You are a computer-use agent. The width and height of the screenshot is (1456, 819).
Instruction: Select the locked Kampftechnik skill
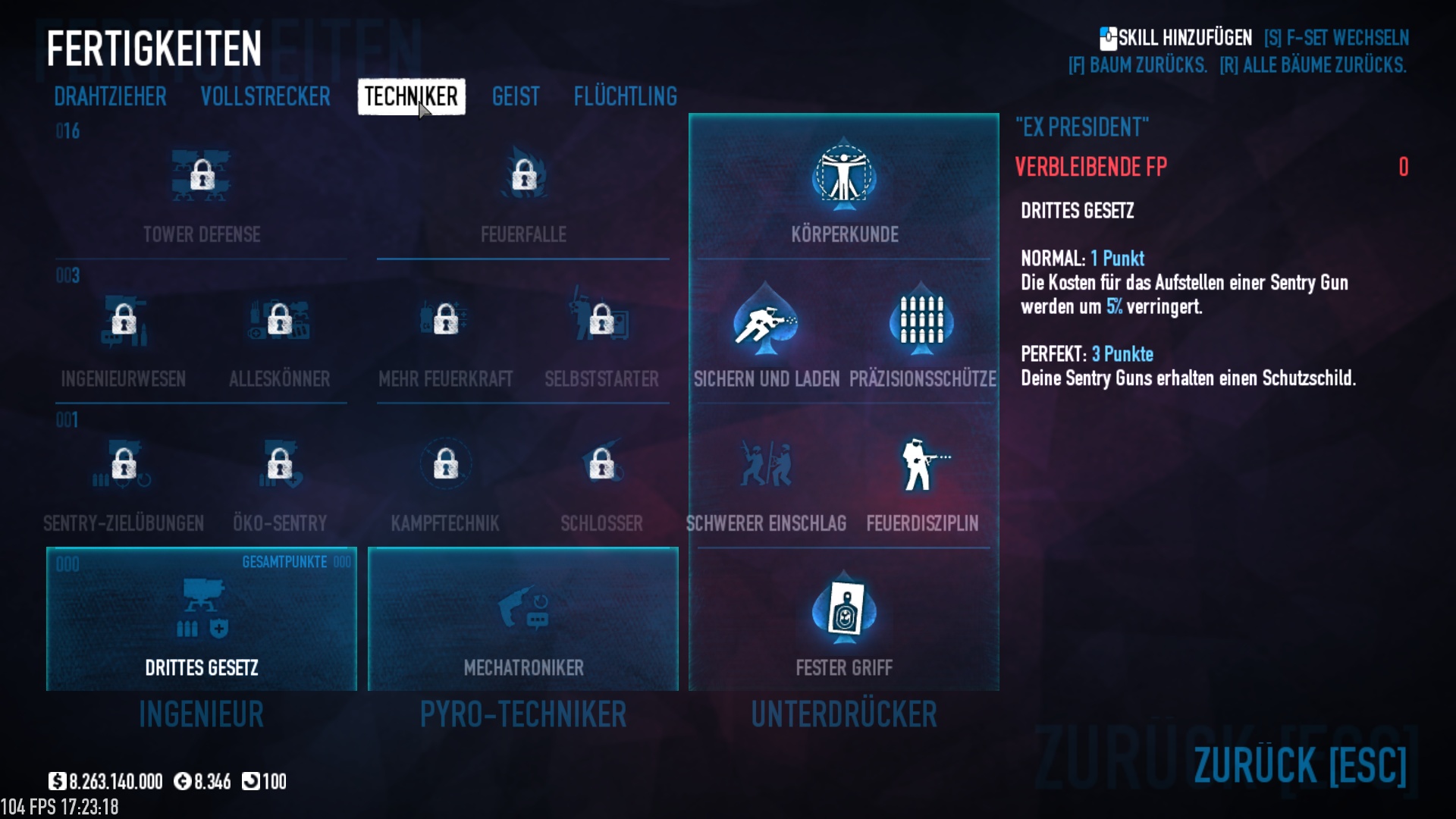[x=445, y=465]
